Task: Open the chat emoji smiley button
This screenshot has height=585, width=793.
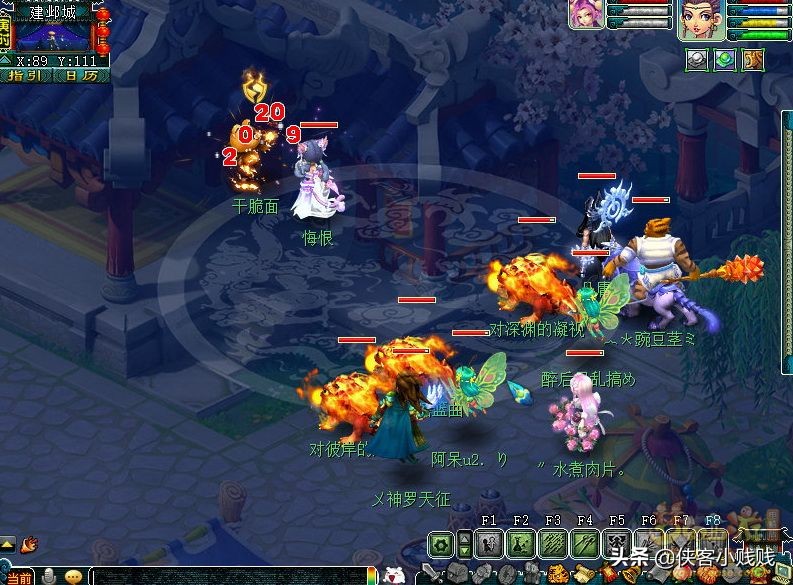Action: (x=73, y=576)
